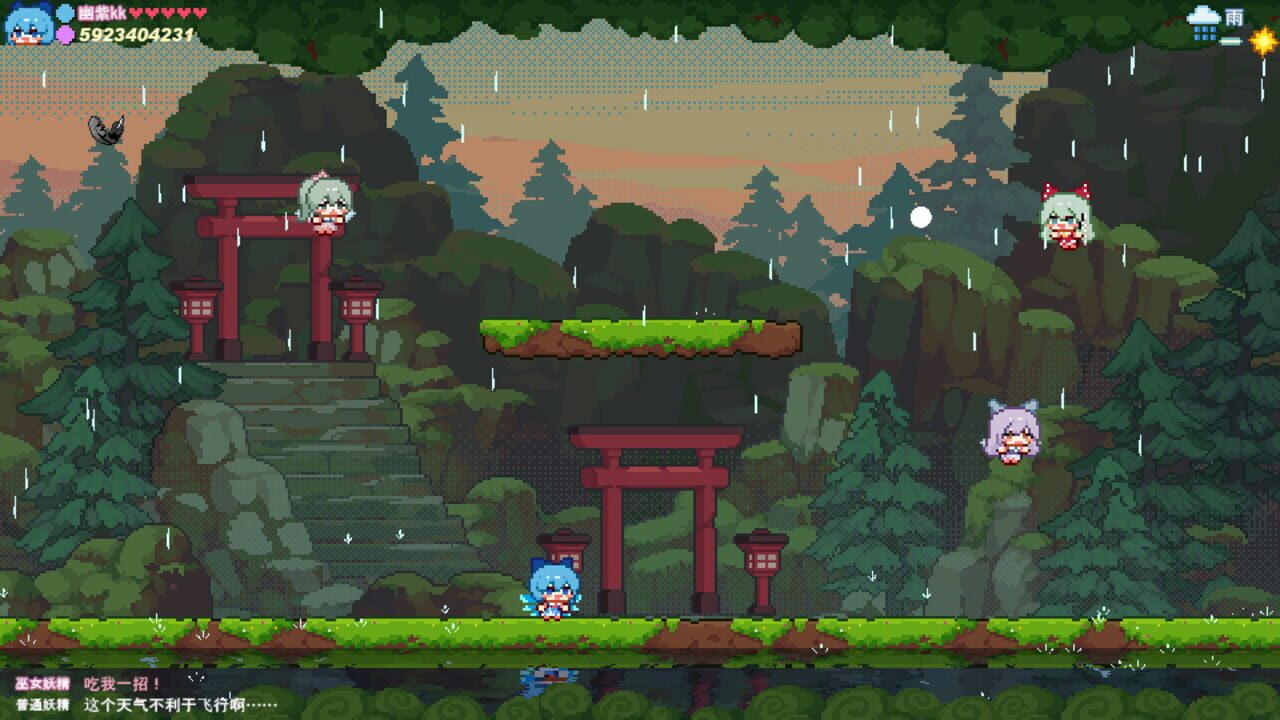The image size is (1280, 720).
Task: Toggle the last heart of 幽紫kk's health
Action: [198, 13]
